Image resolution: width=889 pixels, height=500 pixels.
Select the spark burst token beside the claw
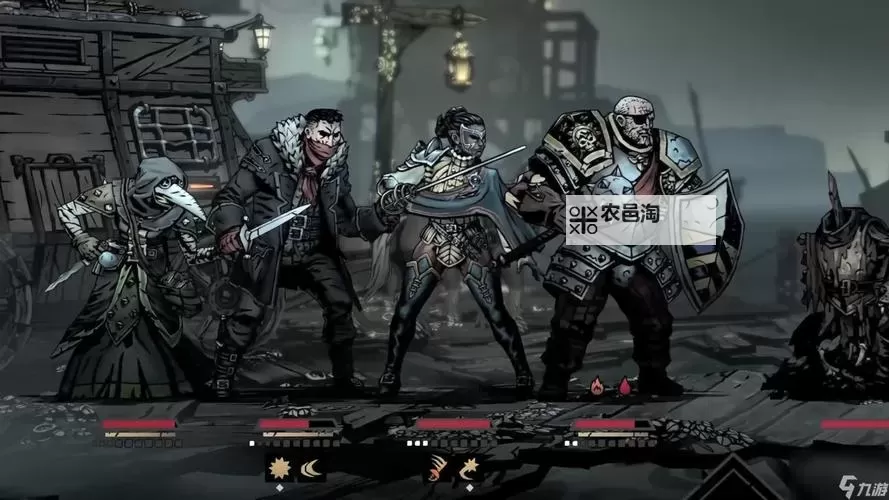click(467, 466)
